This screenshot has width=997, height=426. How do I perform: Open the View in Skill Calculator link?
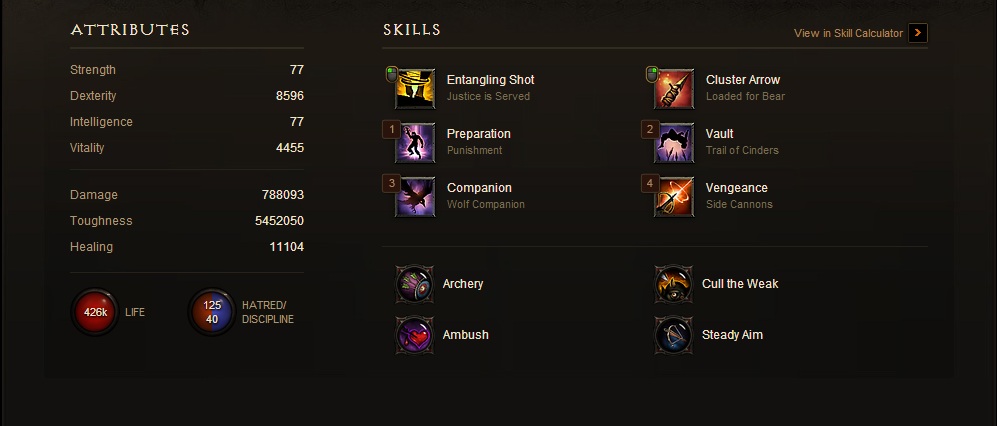click(x=848, y=33)
